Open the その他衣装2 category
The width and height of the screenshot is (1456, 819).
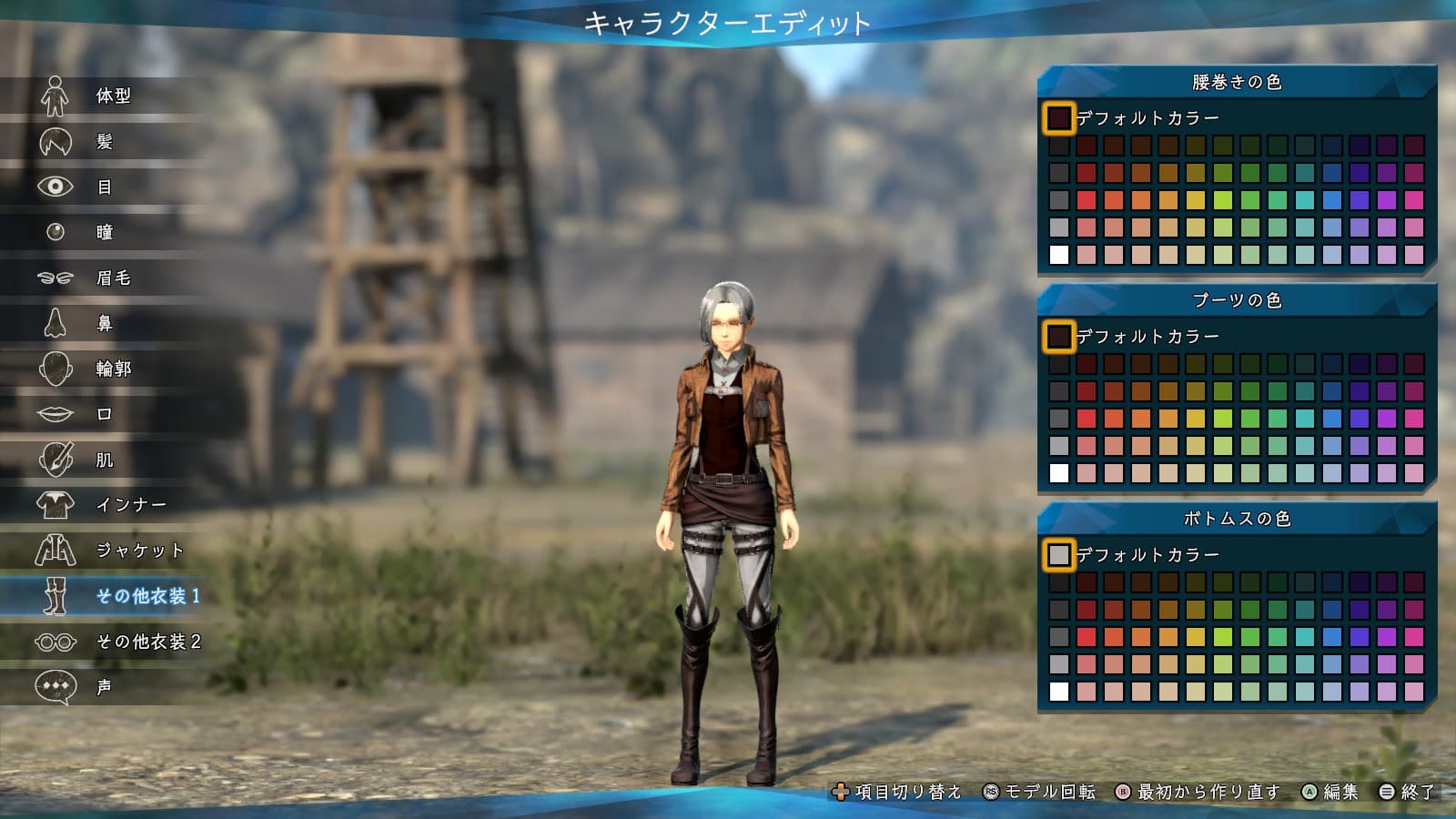(146, 642)
